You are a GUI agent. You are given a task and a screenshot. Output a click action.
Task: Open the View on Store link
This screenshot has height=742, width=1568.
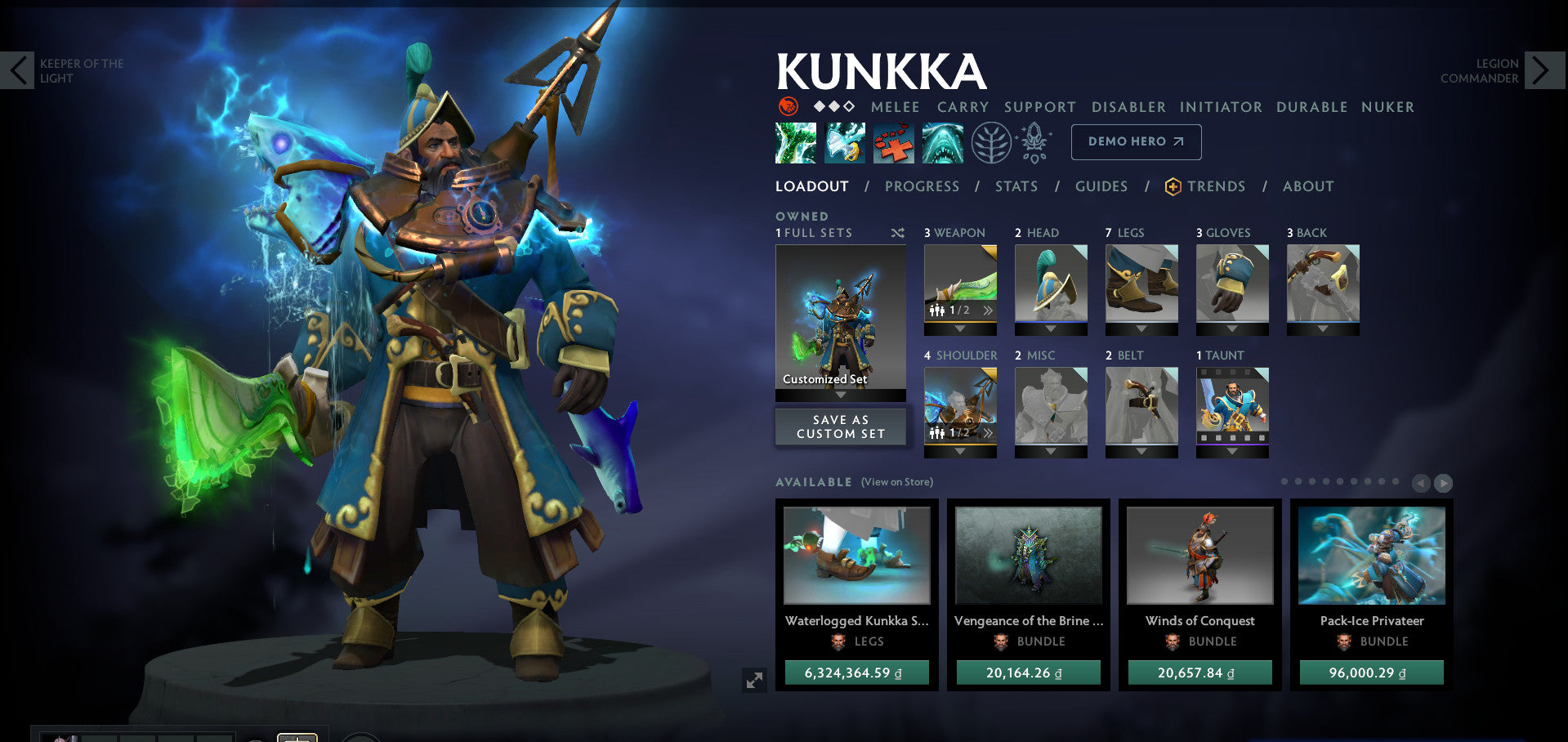pos(896,482)
